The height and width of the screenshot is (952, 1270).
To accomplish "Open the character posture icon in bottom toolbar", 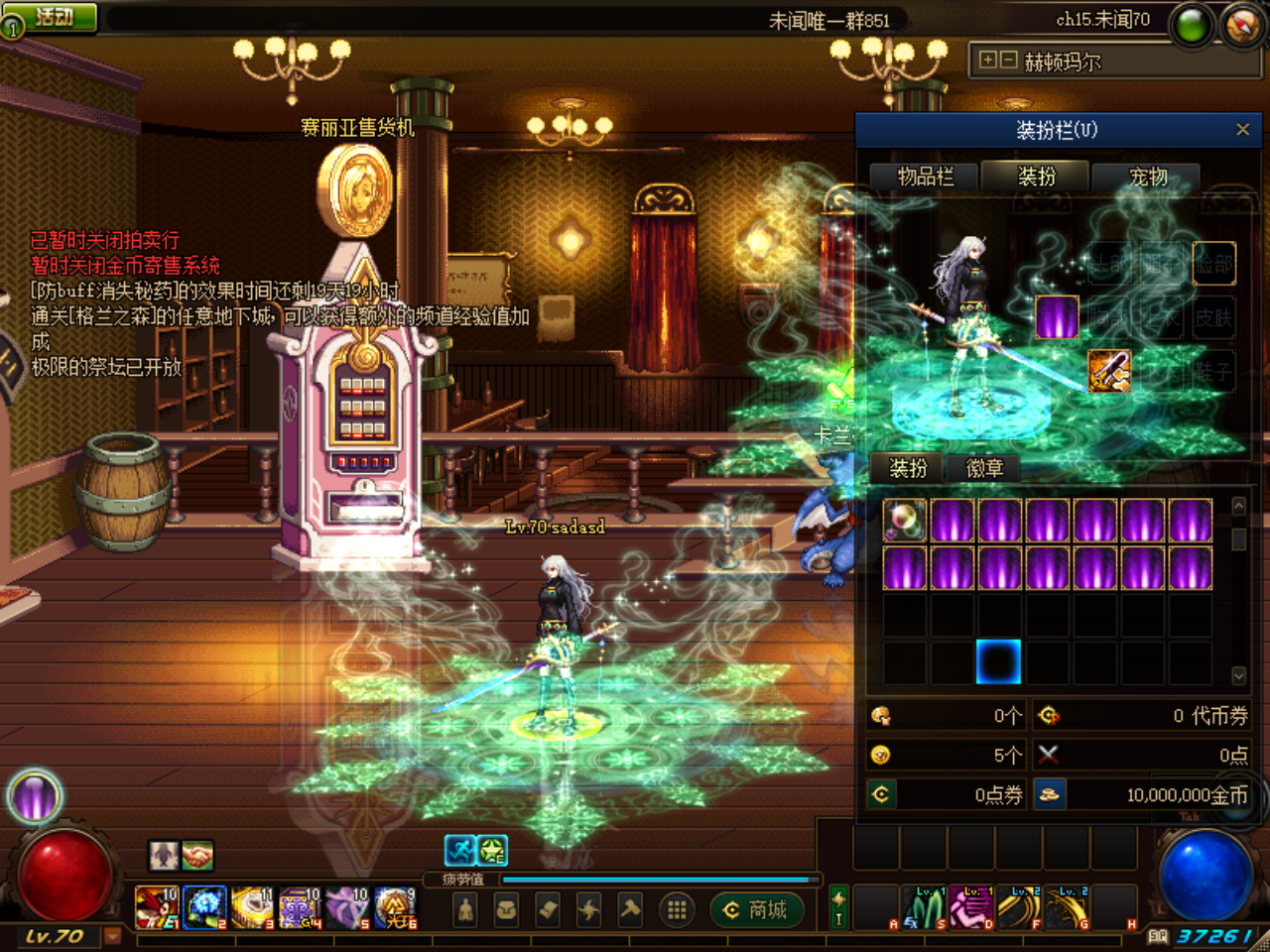I will coord(464,910).
